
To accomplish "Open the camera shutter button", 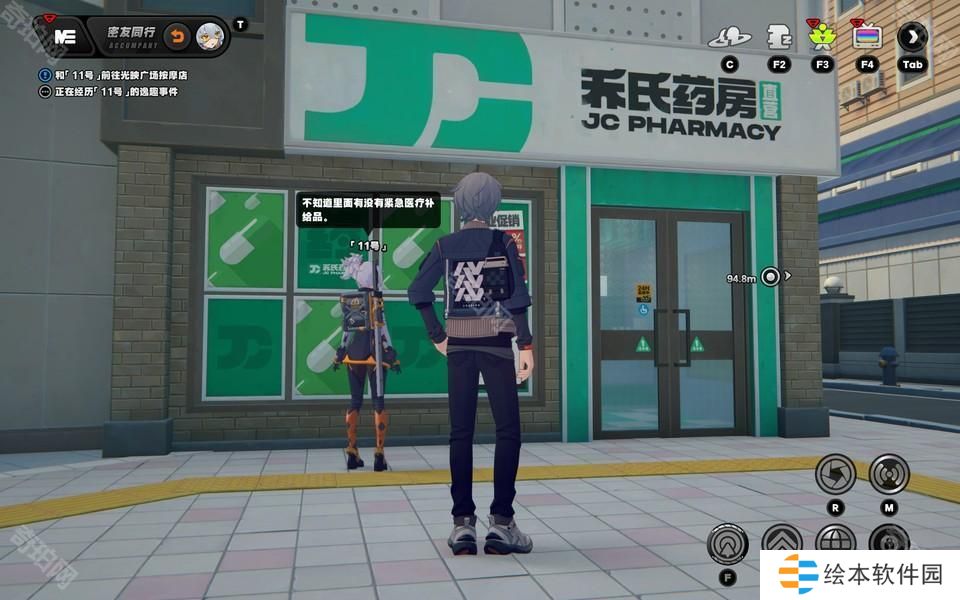I will coord(835,474).
